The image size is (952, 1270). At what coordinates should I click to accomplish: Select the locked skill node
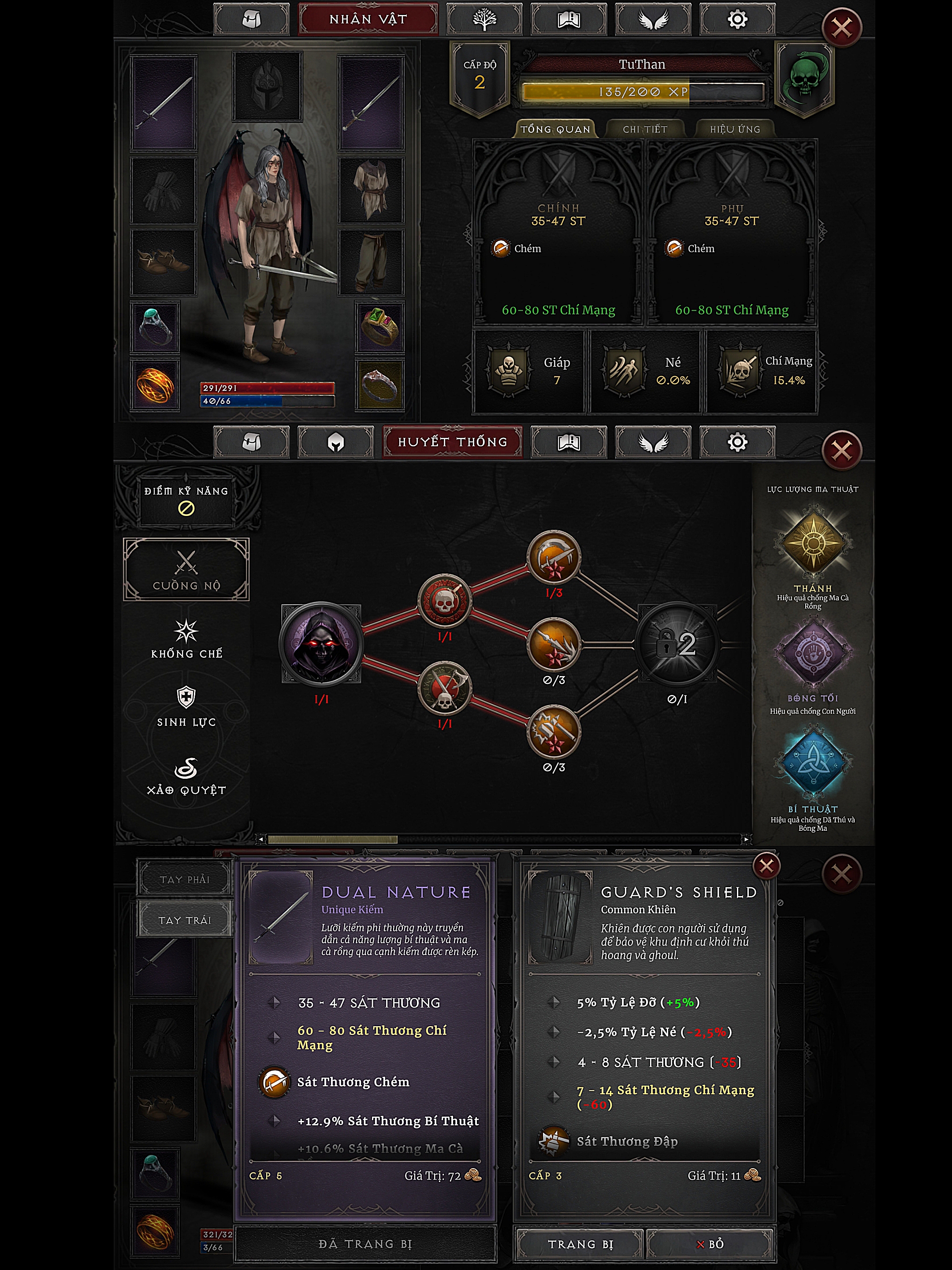[x=677, y=643]
